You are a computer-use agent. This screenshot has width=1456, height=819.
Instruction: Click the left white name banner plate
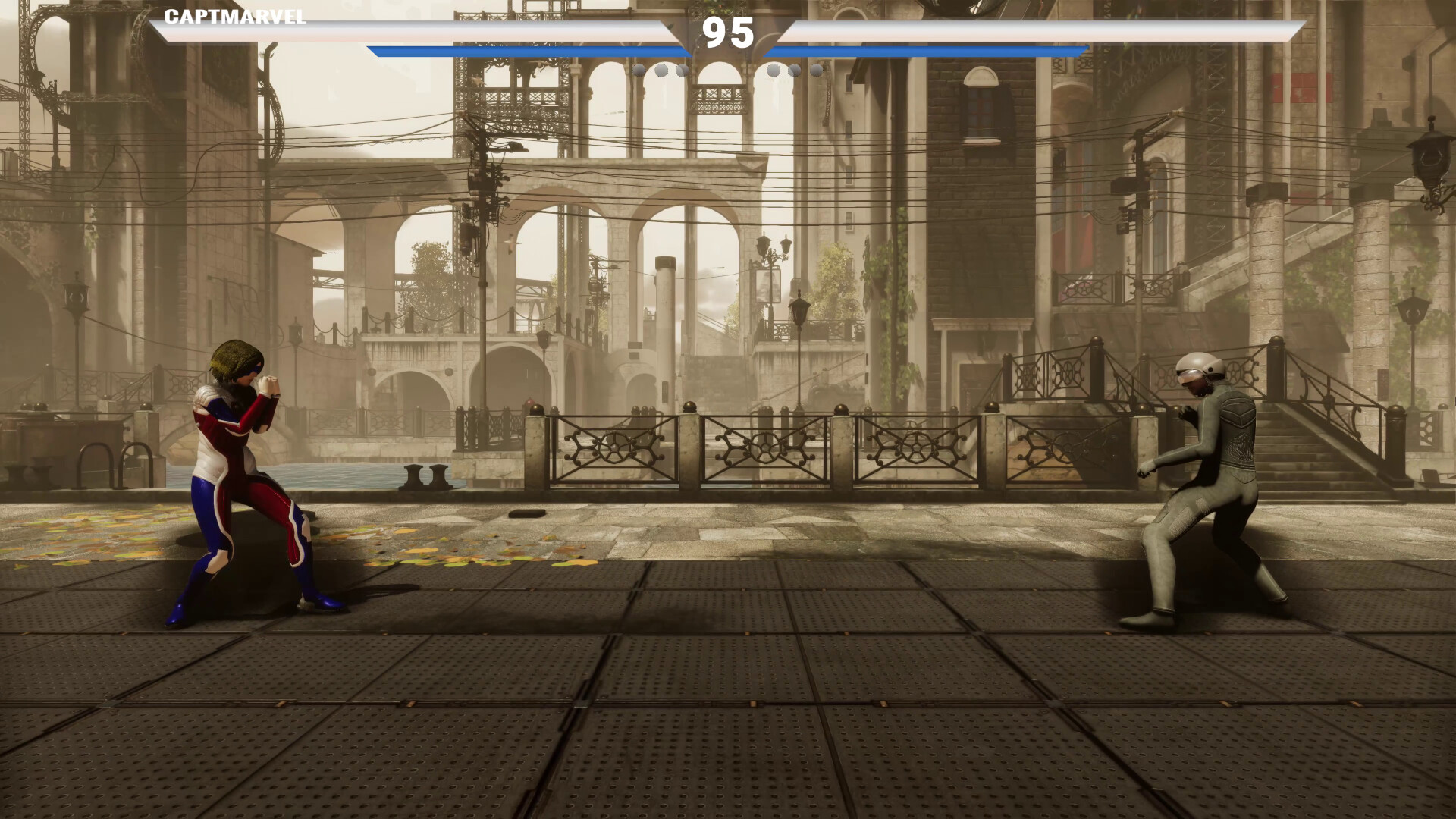(425, 32)
